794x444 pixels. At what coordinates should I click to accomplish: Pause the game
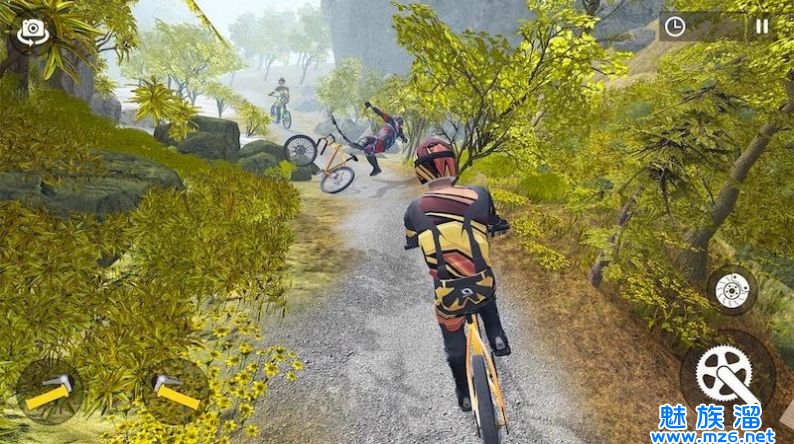click(x=762, y=27)
